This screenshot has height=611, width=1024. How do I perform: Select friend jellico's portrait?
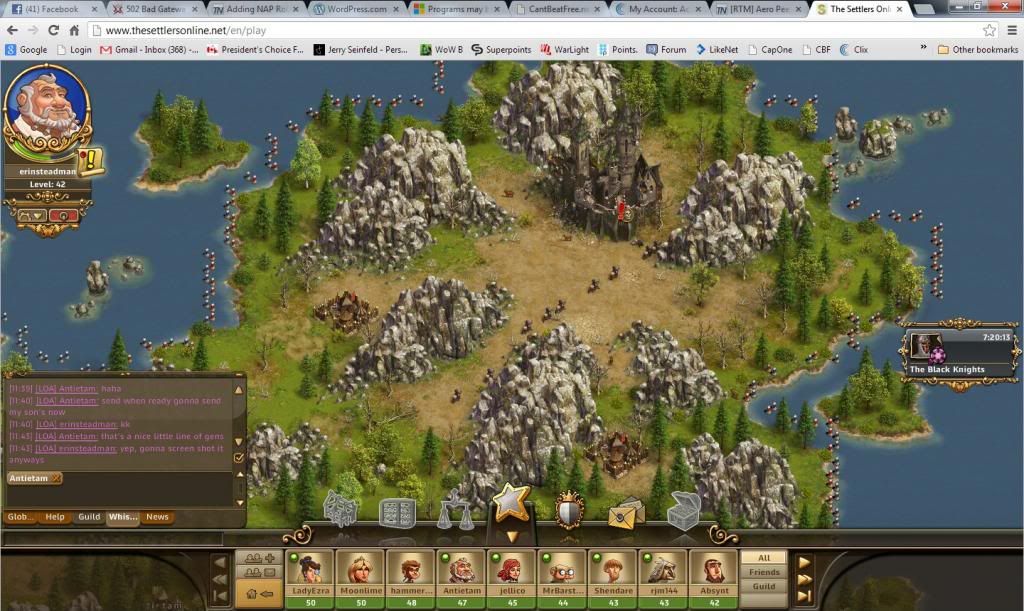(511, 573)
